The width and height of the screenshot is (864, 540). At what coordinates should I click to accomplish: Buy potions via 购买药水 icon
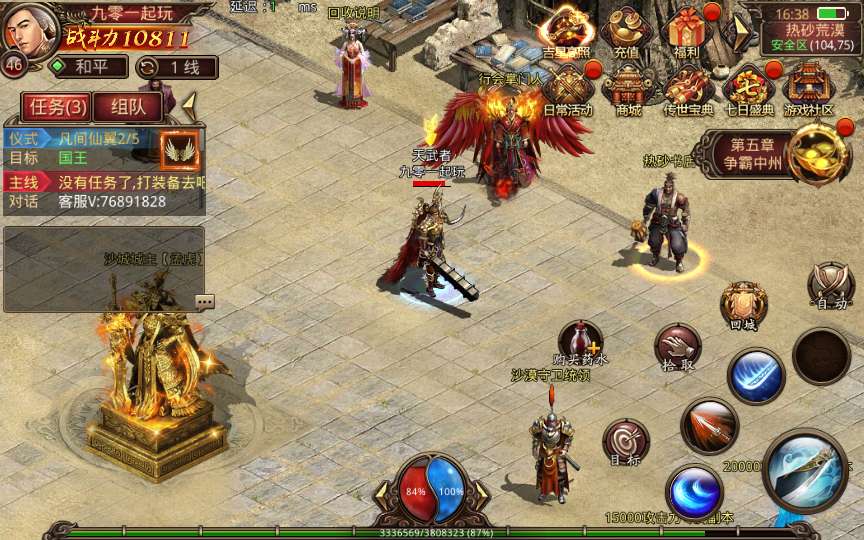tap(581, 342)
